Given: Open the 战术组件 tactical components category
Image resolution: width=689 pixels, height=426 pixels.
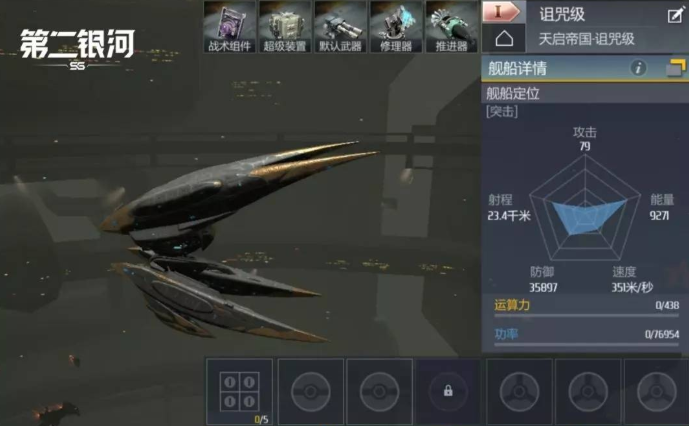Looking at the screenshot, I should (x=231, y=25).
